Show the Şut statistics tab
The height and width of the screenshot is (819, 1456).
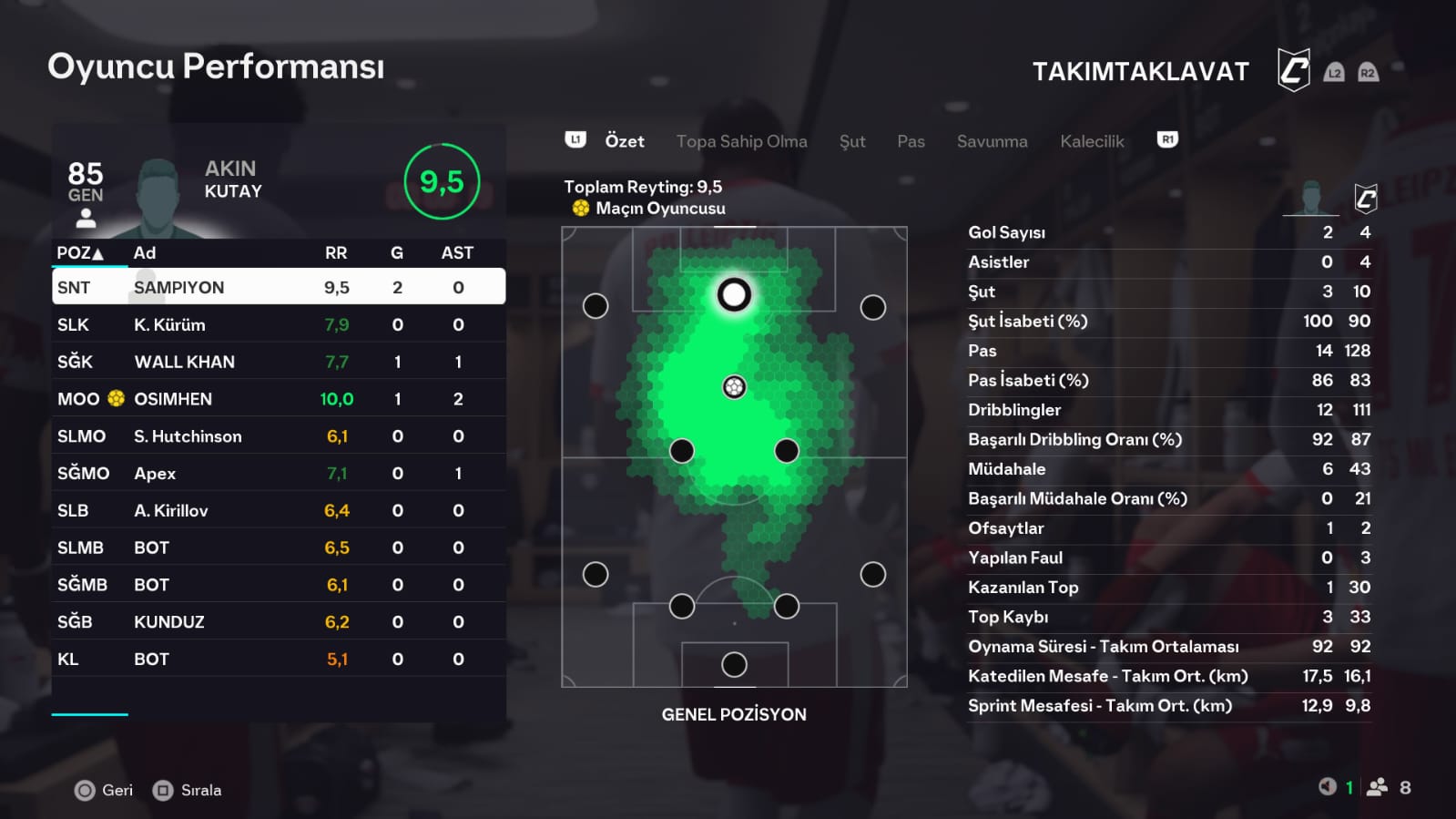[852, 141]
